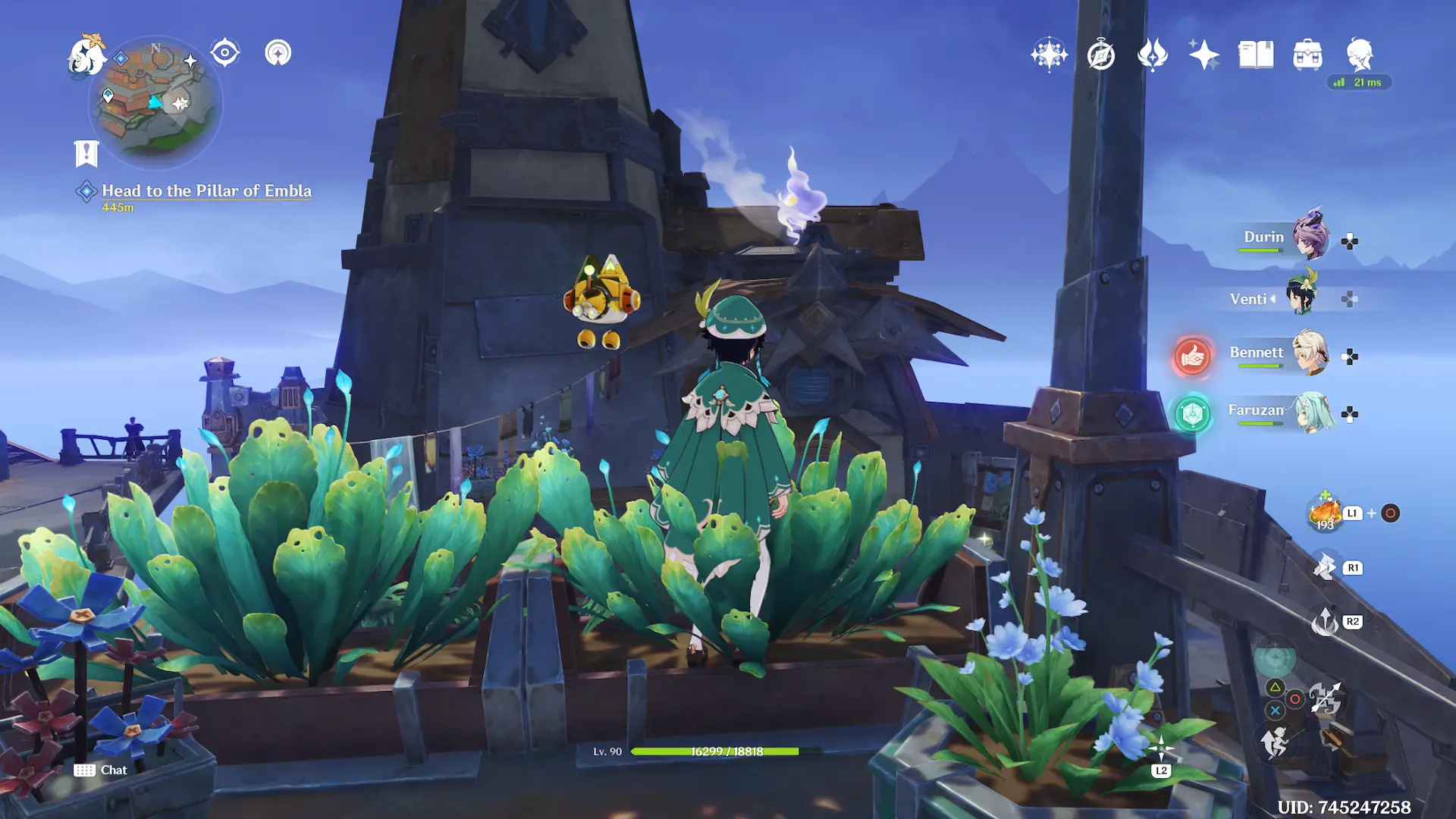Image resolution: width=1456 pixels, height=819 pixels.
Task: Open the Wish star icon
Action: point(1049,55)
